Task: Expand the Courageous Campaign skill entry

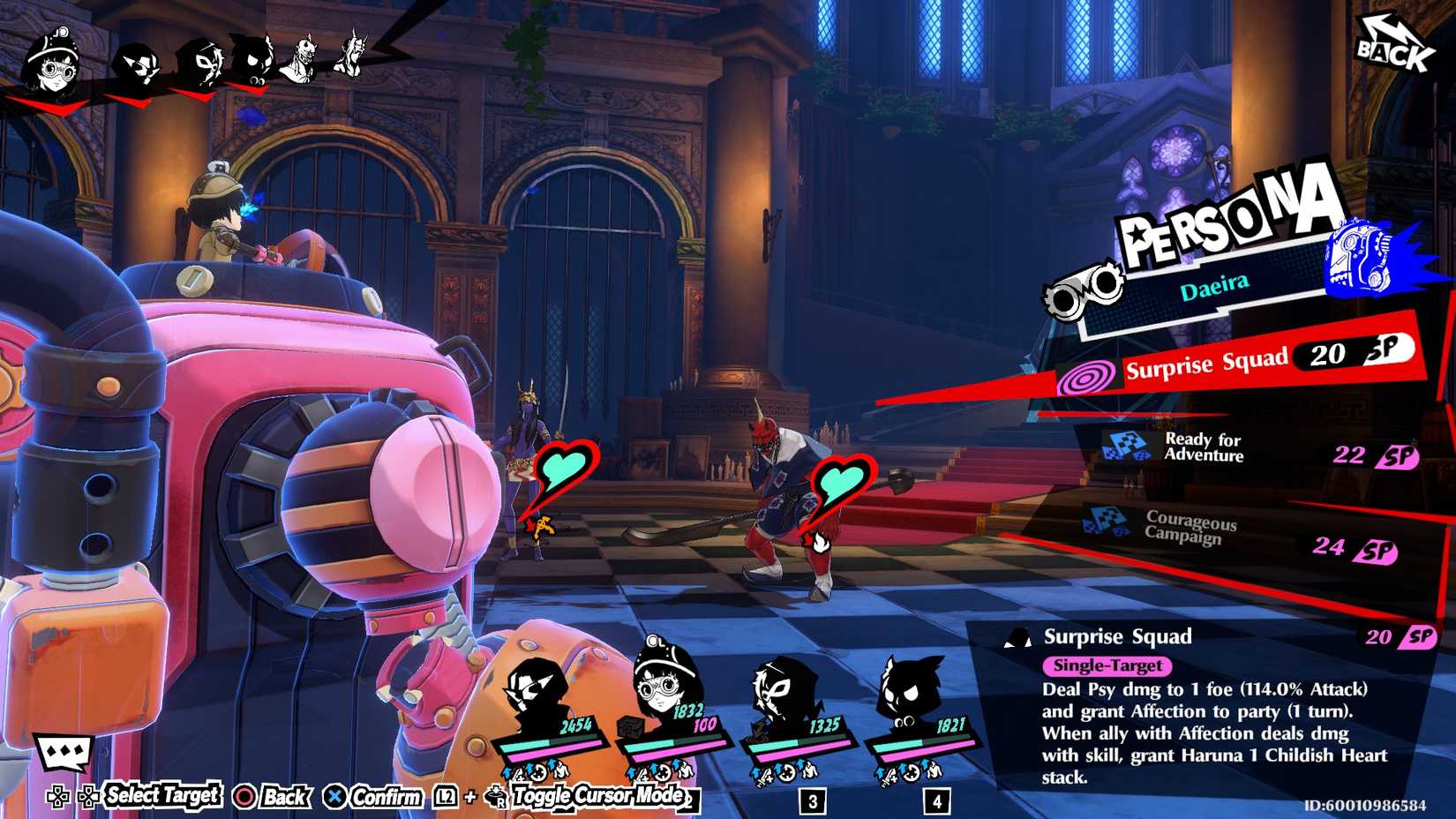Action: click(1187, 525)
